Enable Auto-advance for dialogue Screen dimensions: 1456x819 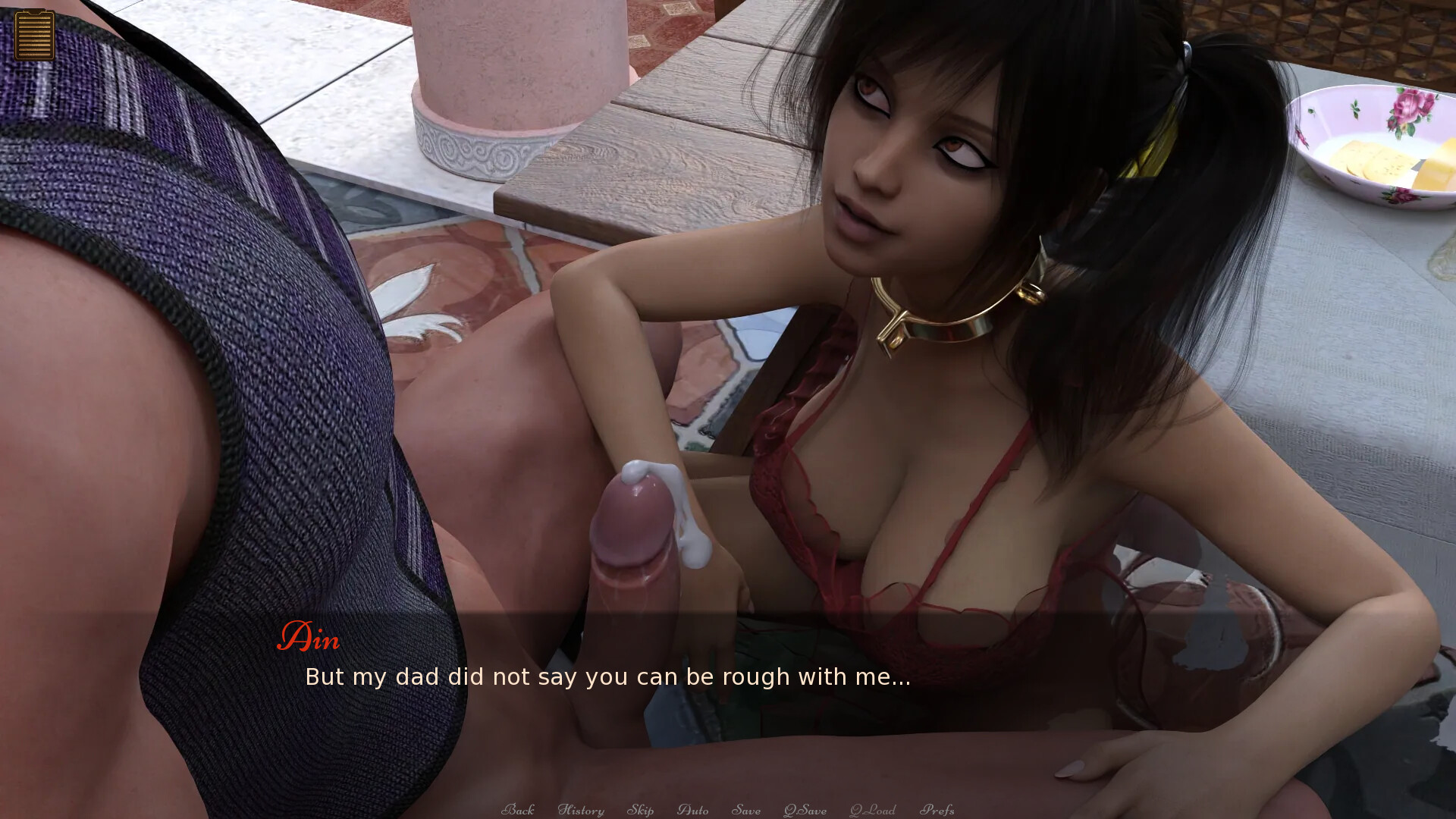(x=692, y=810)
